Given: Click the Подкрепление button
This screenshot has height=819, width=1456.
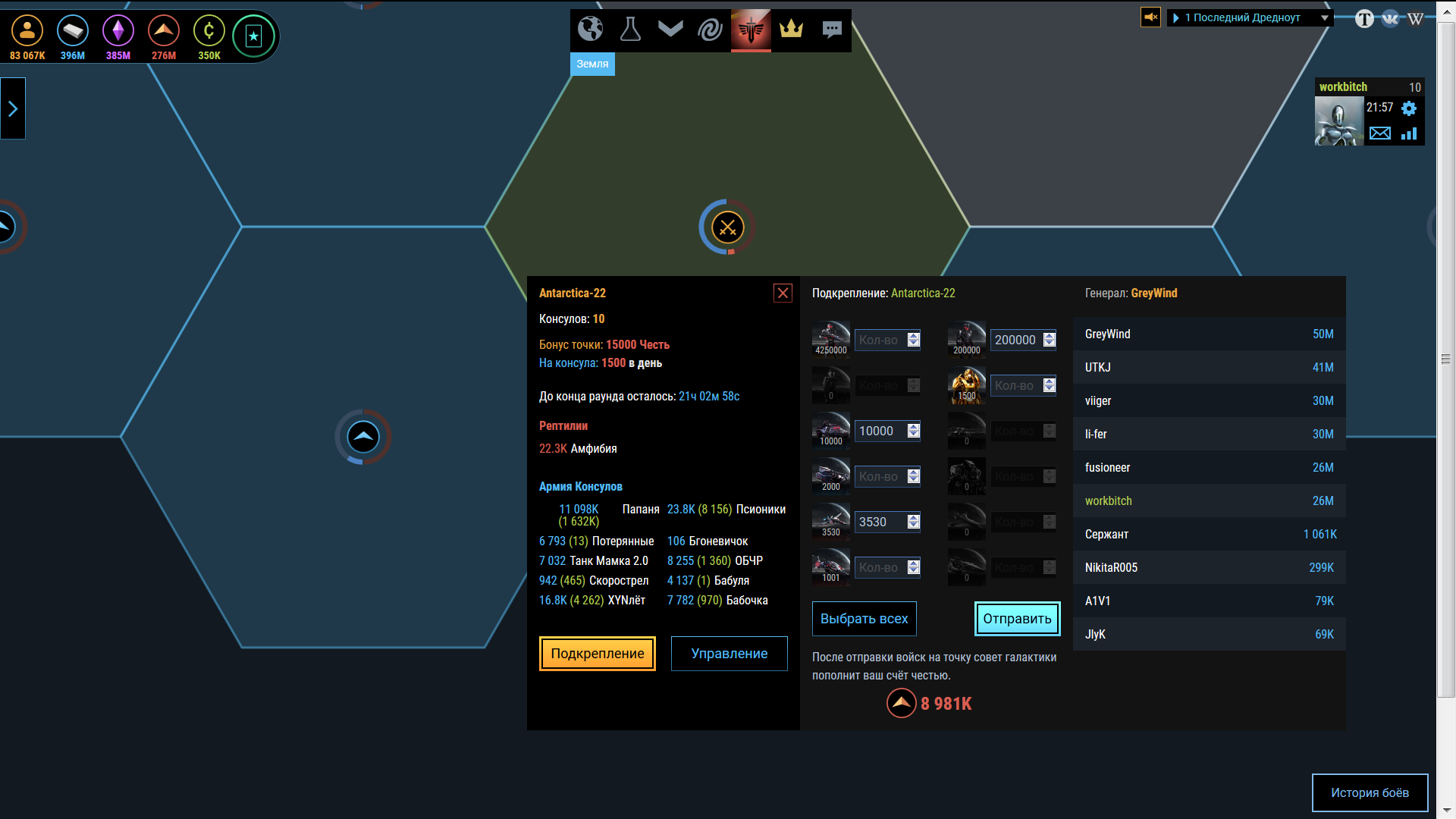Looking at the screenshot, I should pyautogui.click(x=597, y=654).
